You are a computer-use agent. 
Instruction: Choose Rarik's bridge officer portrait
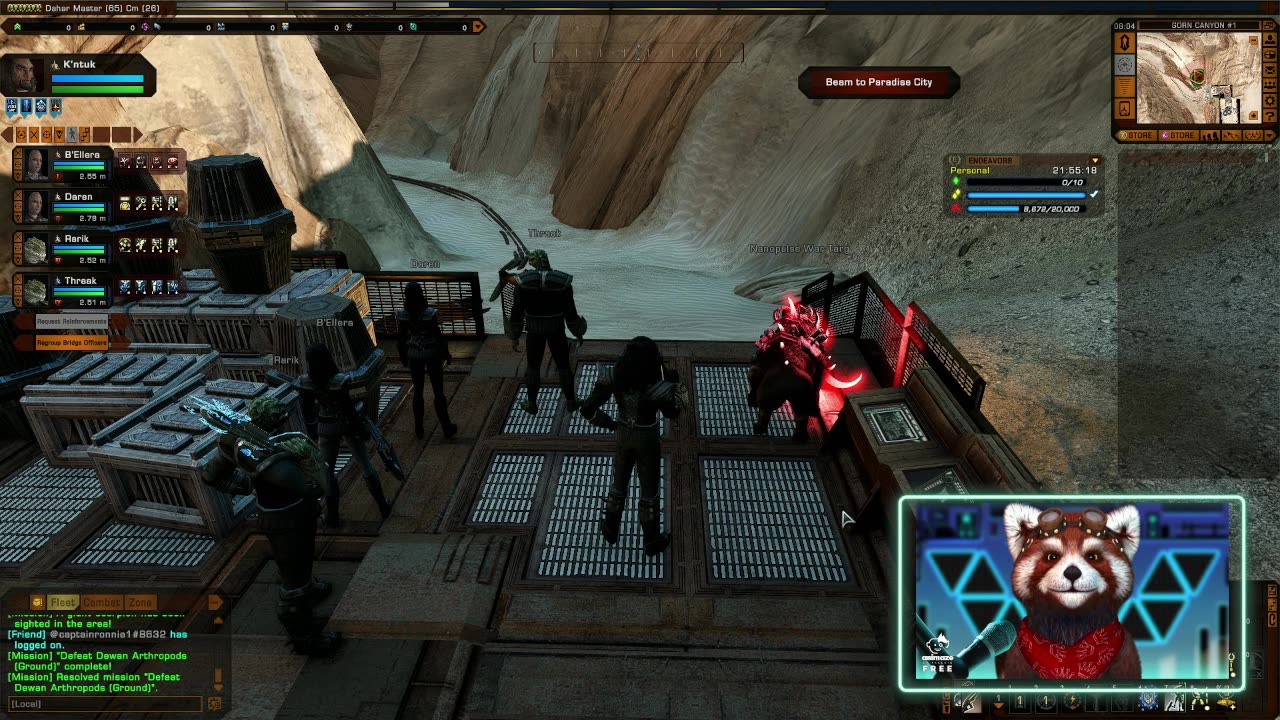point(35,248)
